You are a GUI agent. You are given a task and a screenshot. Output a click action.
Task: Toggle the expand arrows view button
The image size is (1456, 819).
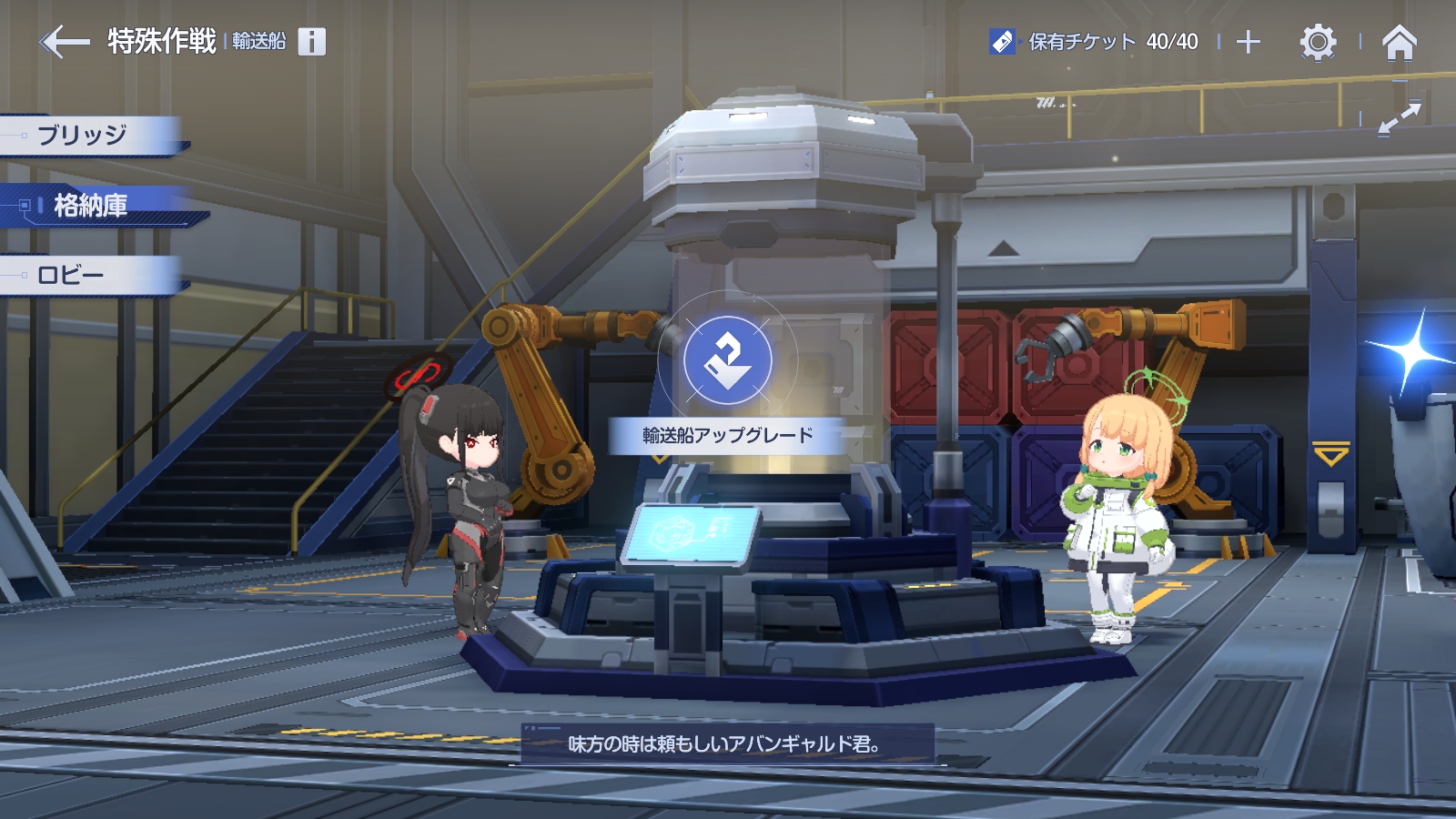1399,118
